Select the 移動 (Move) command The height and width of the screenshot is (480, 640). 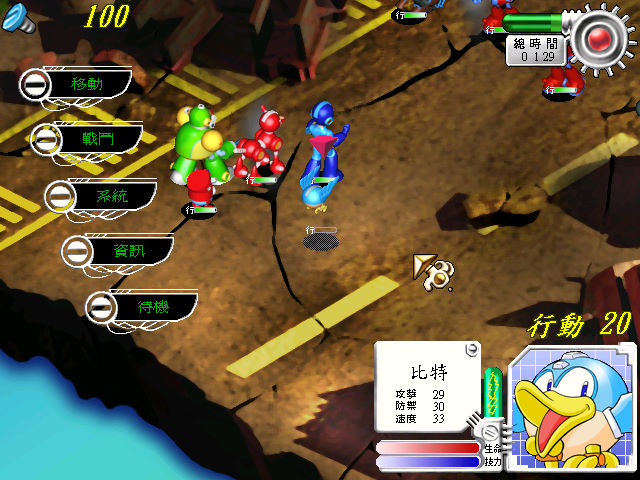[x=80, y=85]
